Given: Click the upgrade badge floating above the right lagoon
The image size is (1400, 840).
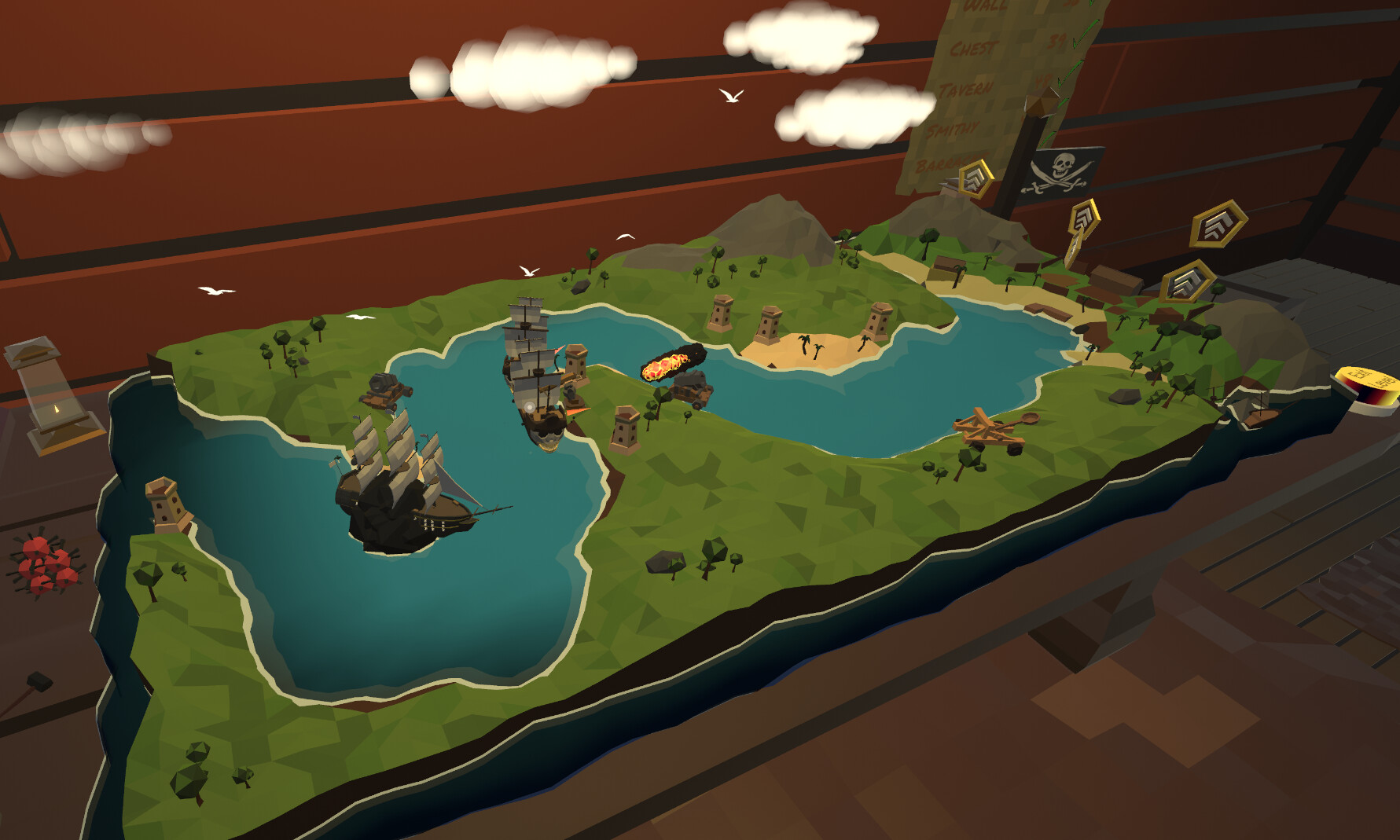Looking at the screenshot, I should point(1085,218).
